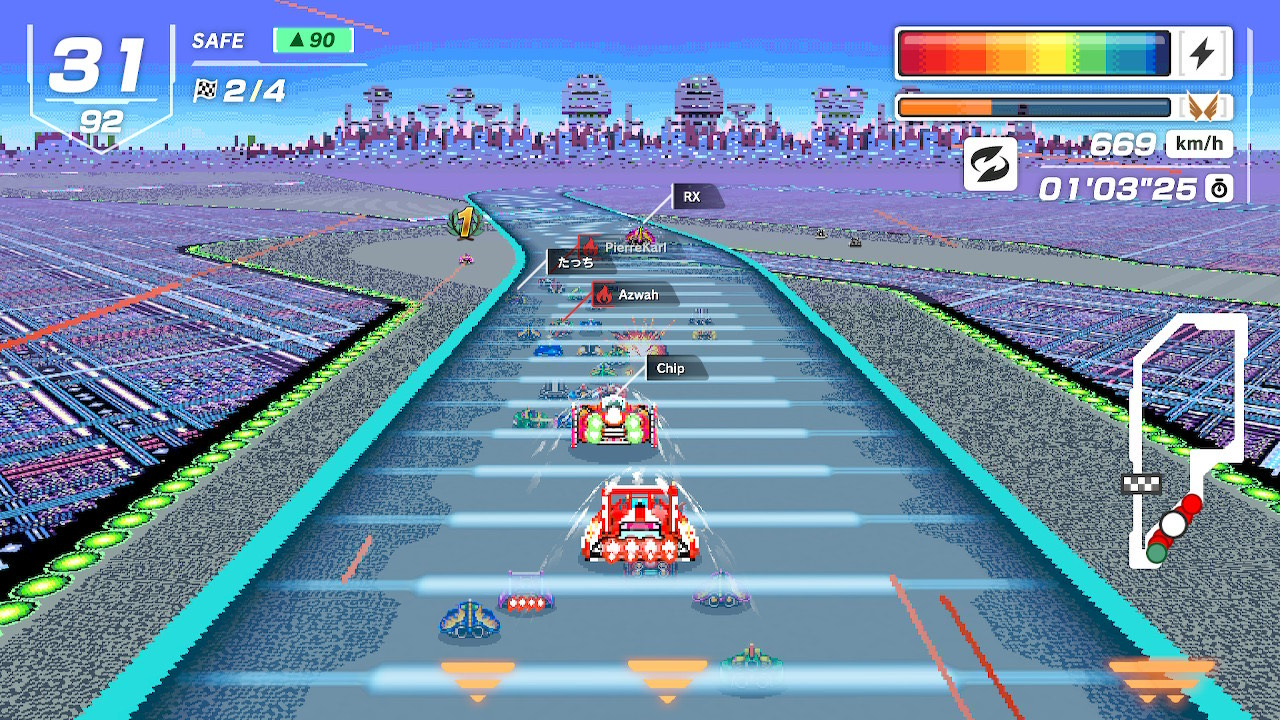Click the lightning bolt boost icon

pos(1202,54)
